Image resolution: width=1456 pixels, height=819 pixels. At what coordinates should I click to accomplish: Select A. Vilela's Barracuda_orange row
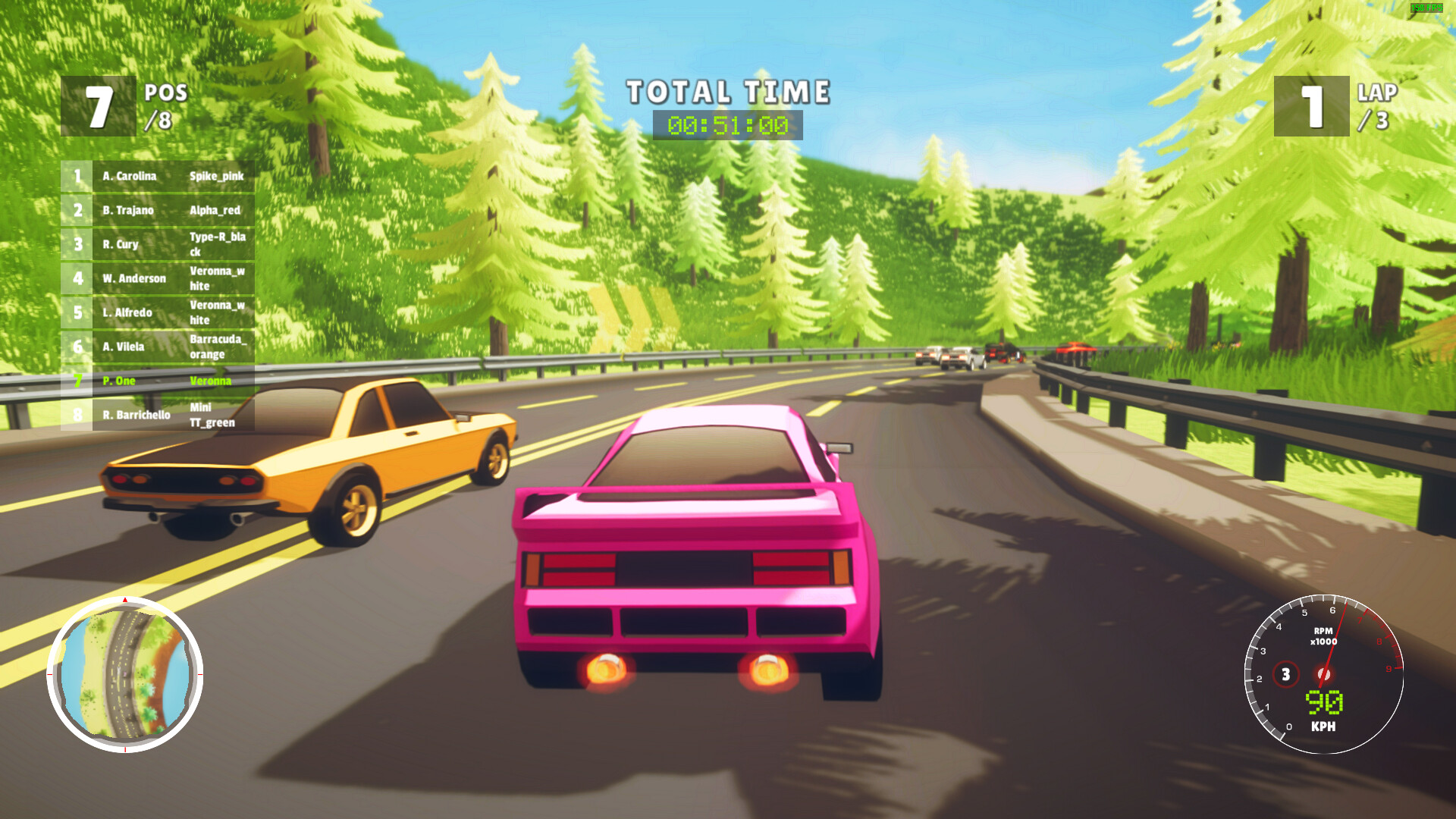(159, 347)
